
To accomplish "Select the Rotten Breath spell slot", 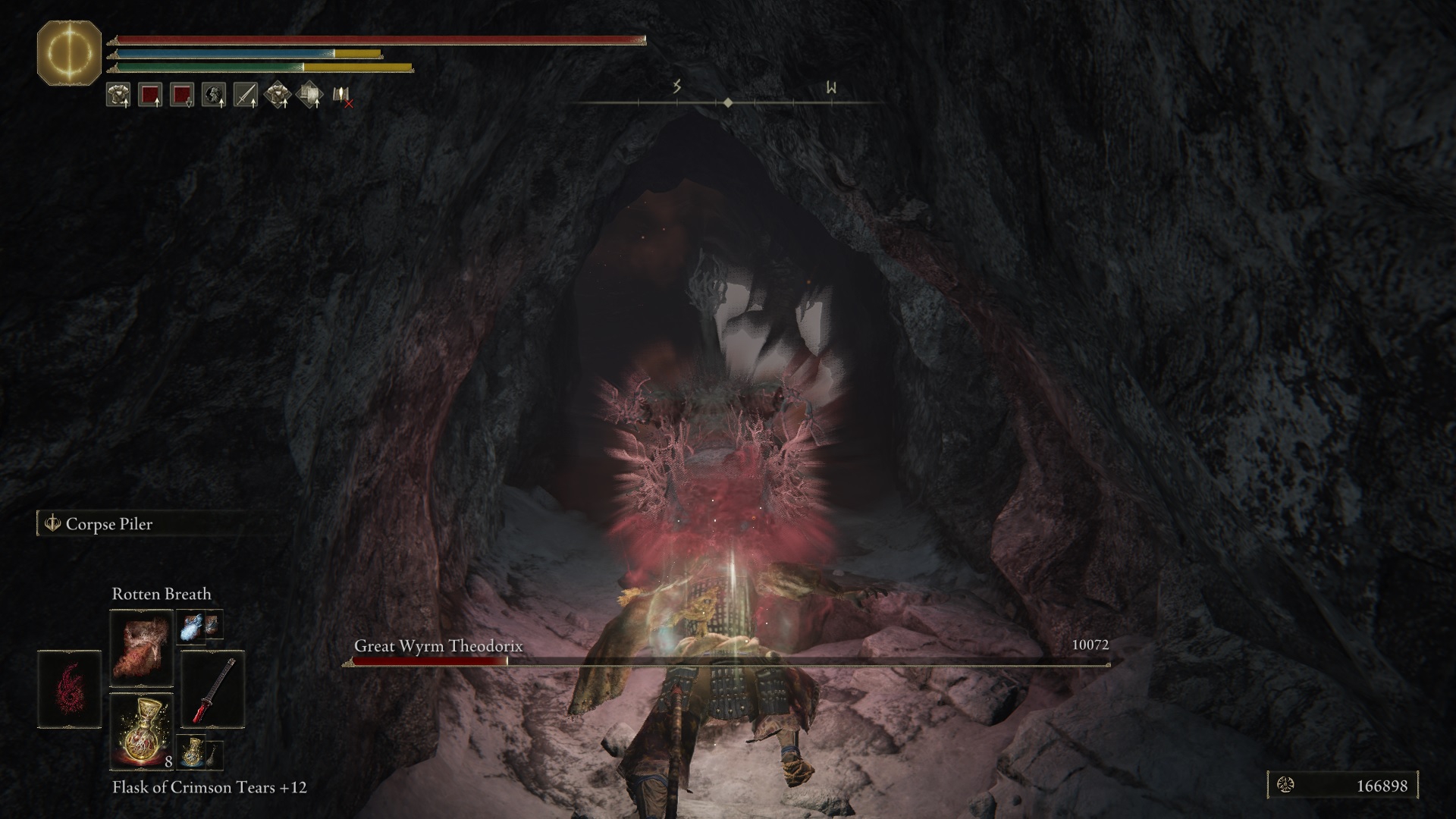I will click(x=141, y=645).
